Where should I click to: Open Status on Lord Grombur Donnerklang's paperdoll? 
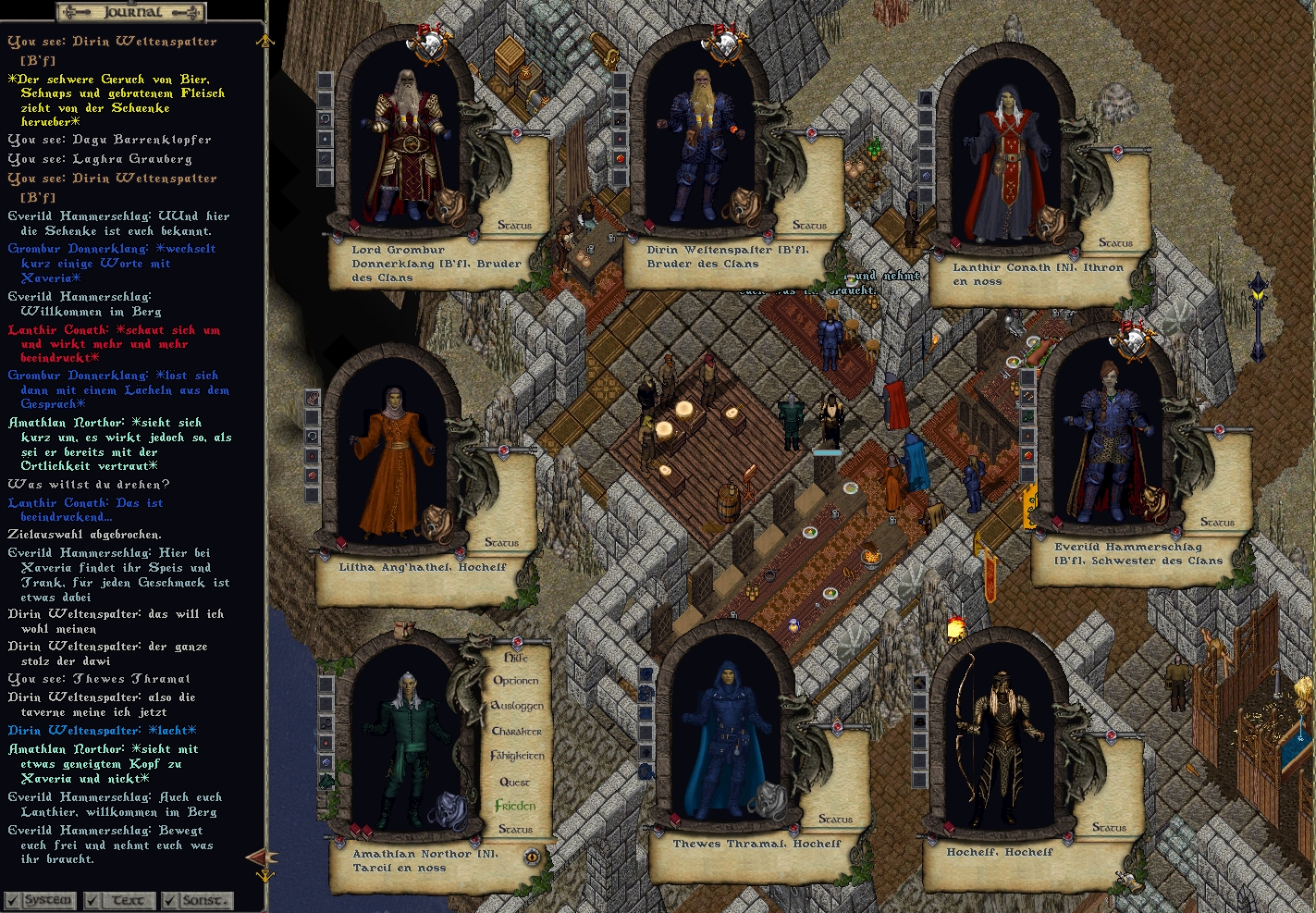(514, 225)
